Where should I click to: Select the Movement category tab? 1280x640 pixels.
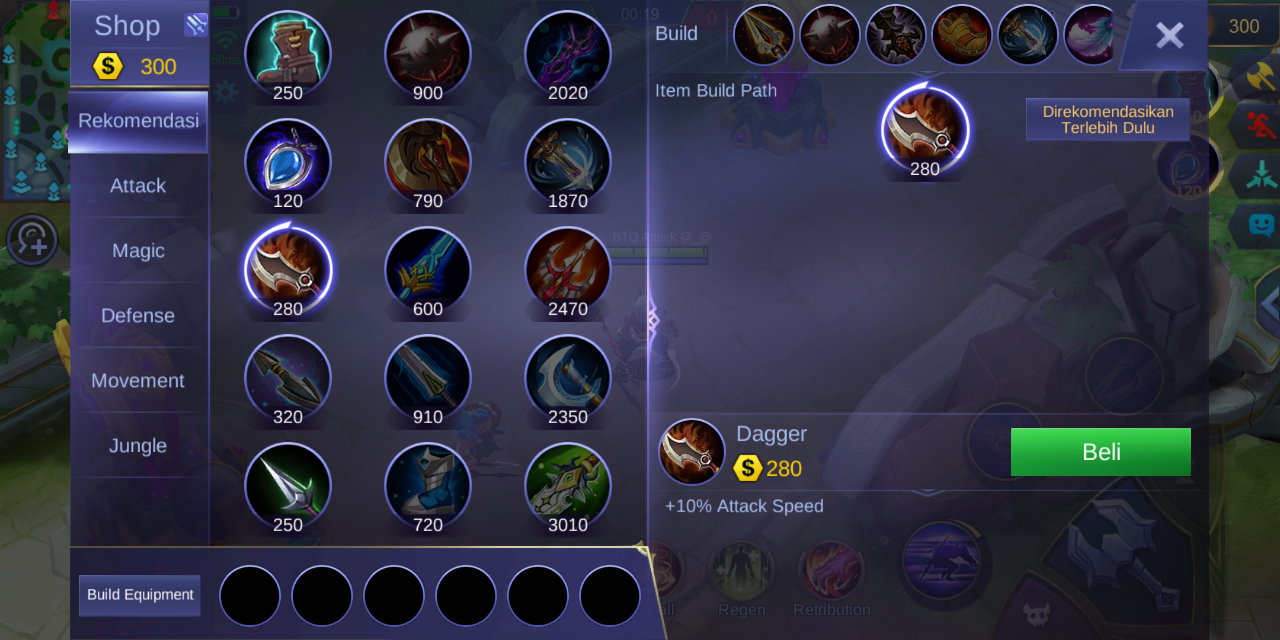pos(138,381)
